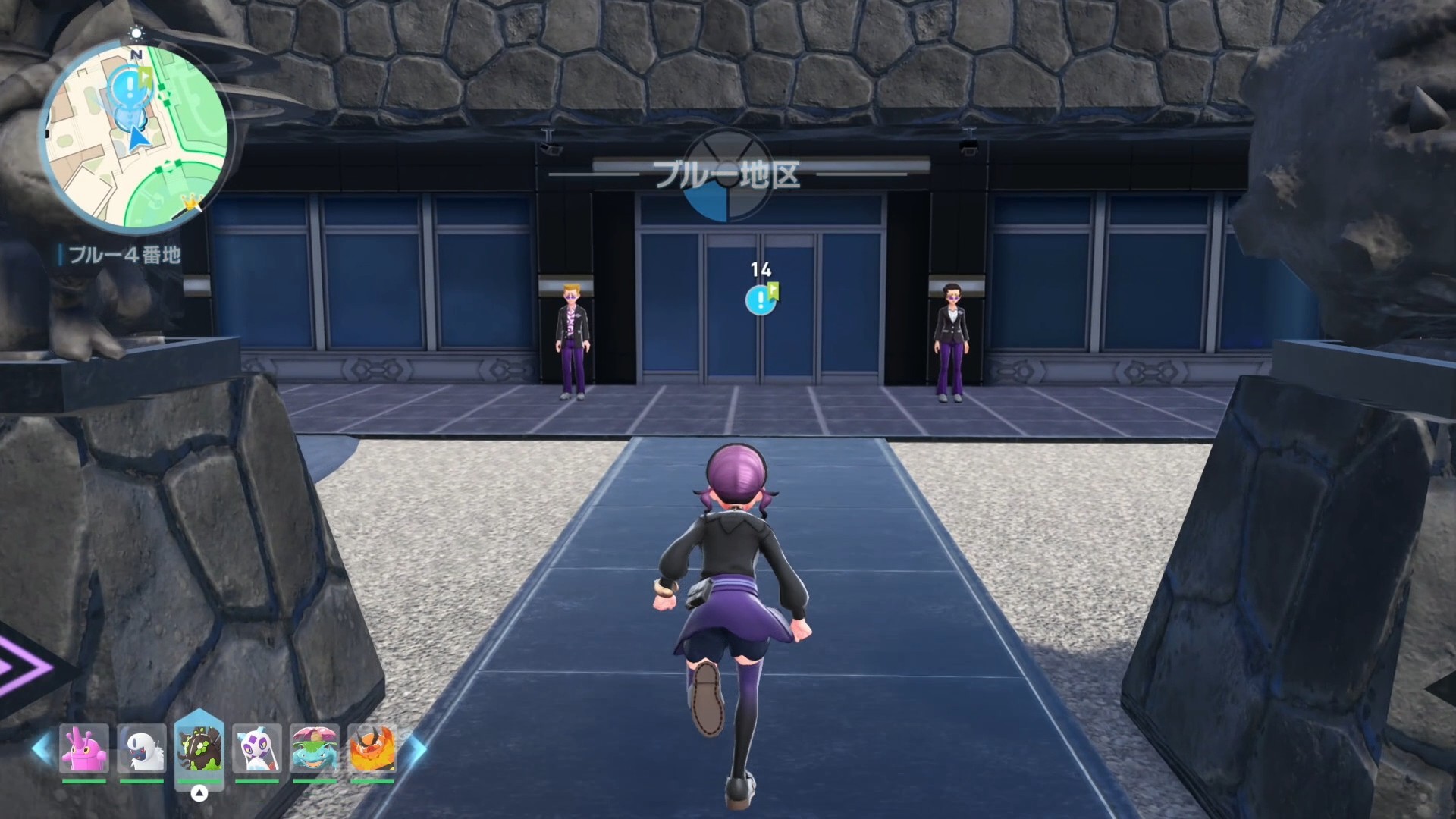Click the left arrow beside the party bar
This screenshot has height=819, width=1456.
coord(42,748)
